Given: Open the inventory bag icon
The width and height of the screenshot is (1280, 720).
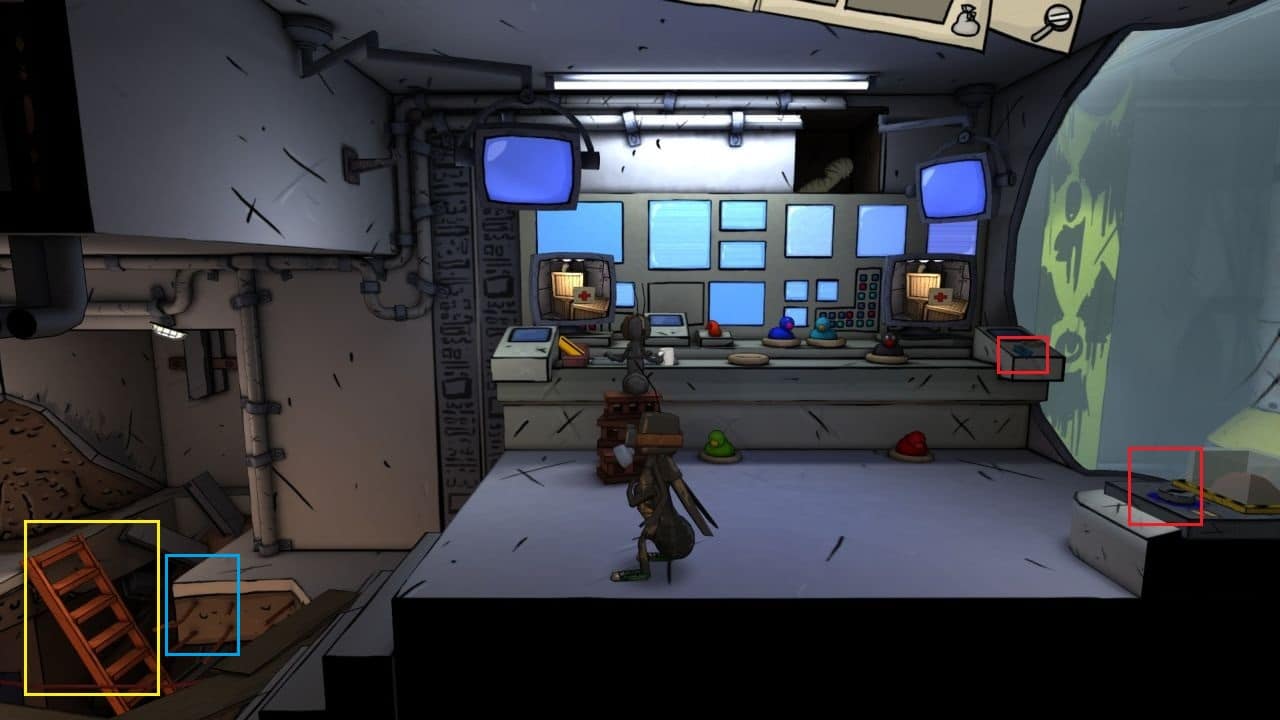Looking at the screenshot, I should click(966, 21).
